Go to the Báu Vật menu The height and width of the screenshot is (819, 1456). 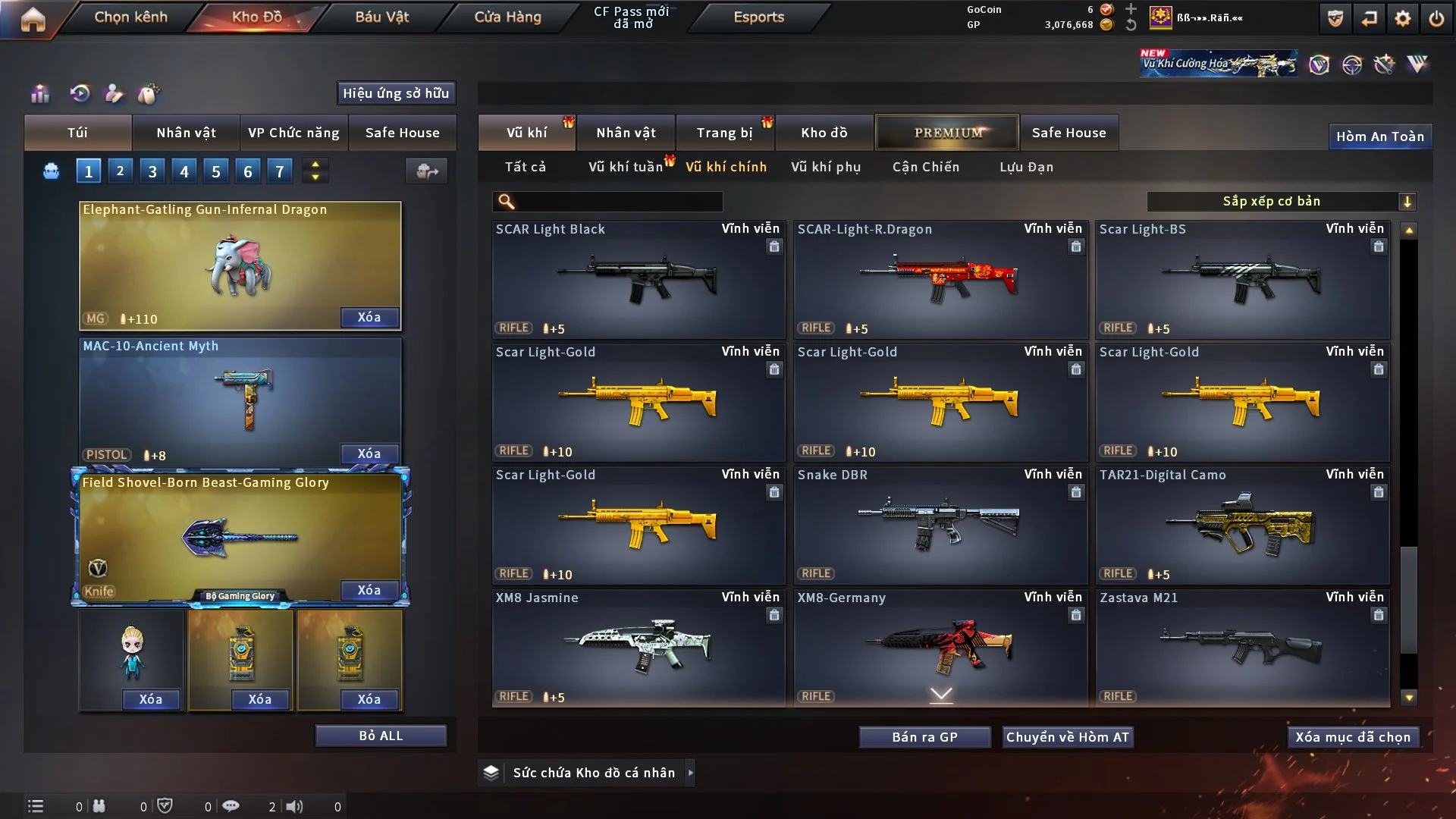pos(381,17)
